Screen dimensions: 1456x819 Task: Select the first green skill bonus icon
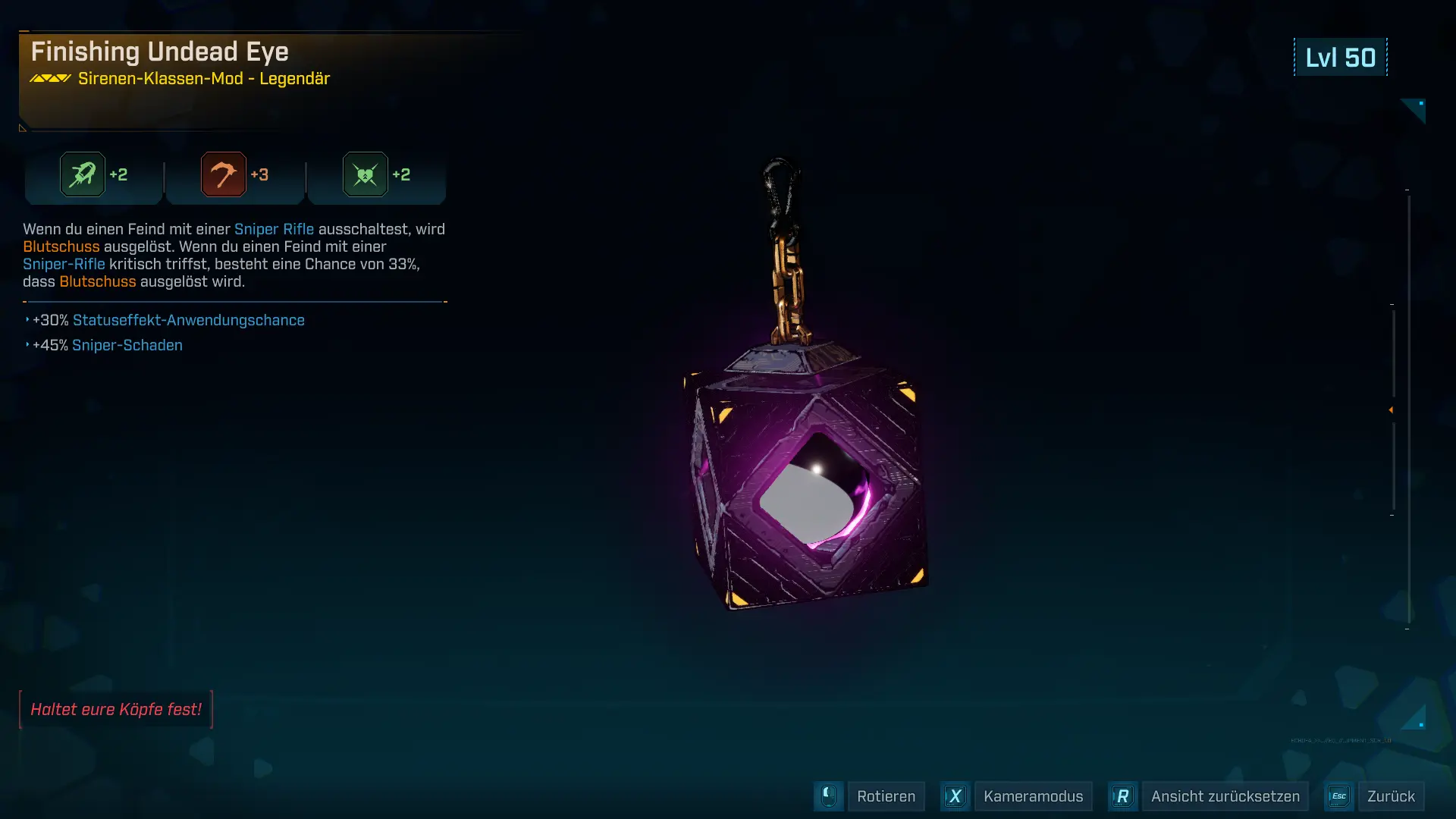point(83,174)
